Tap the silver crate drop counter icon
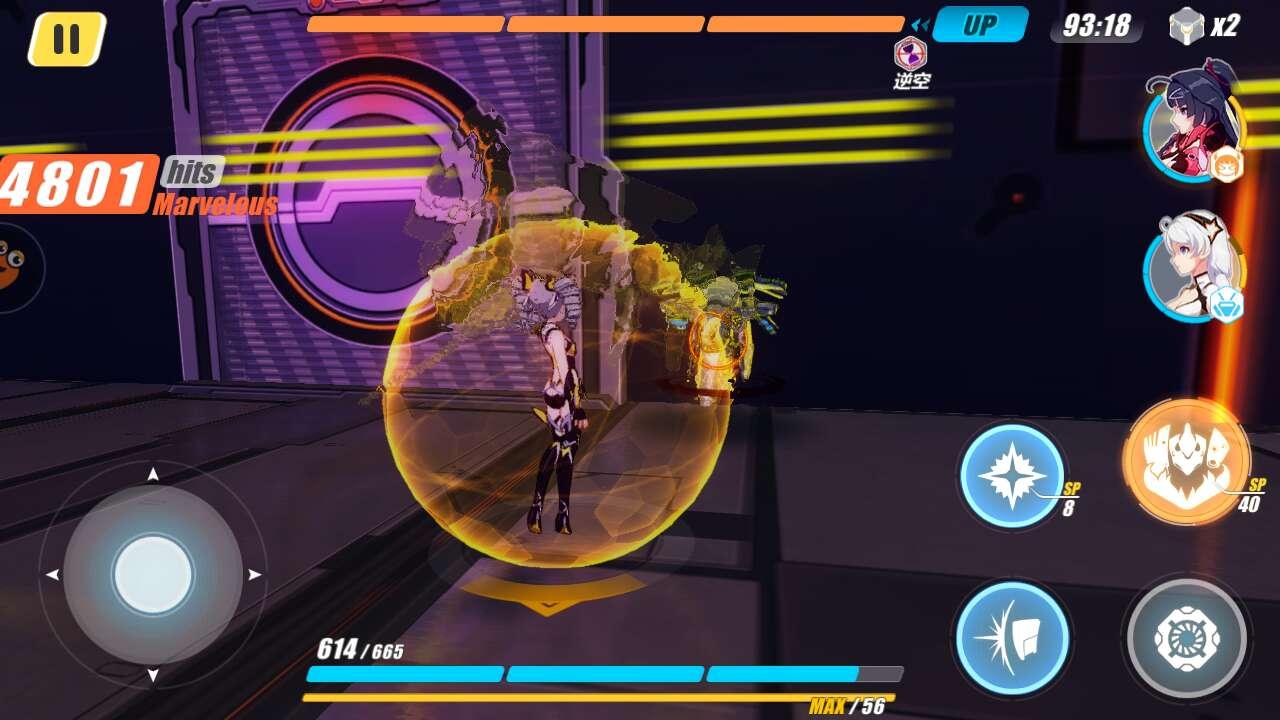 click(x=1186, y=26)
